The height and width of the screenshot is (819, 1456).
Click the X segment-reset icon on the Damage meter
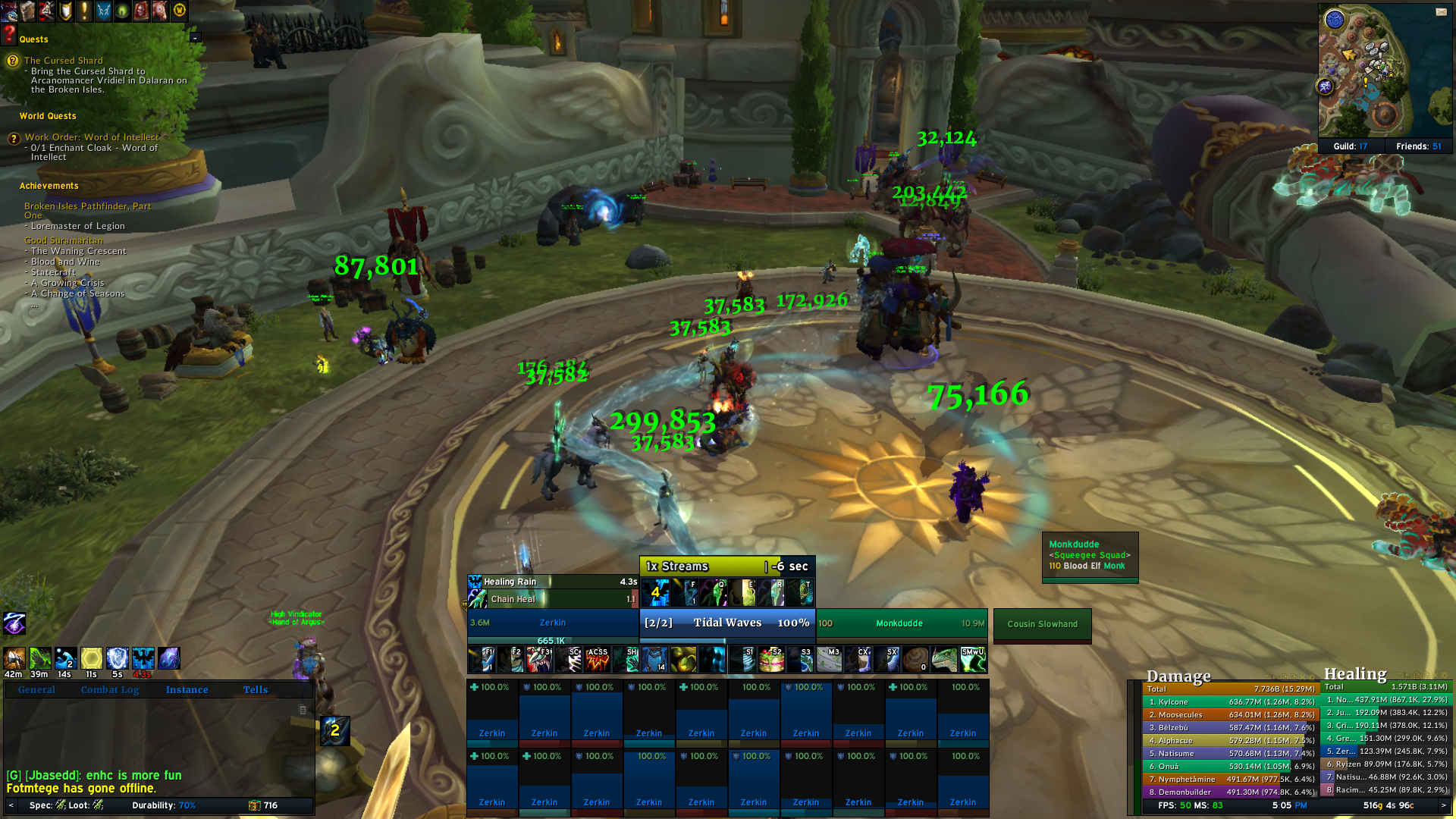[1302, 676]
